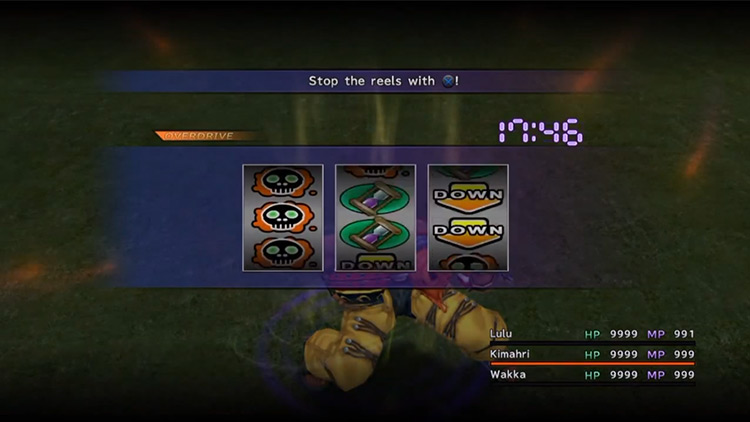Stop the DOWN arrow reel

click(467, 218)
